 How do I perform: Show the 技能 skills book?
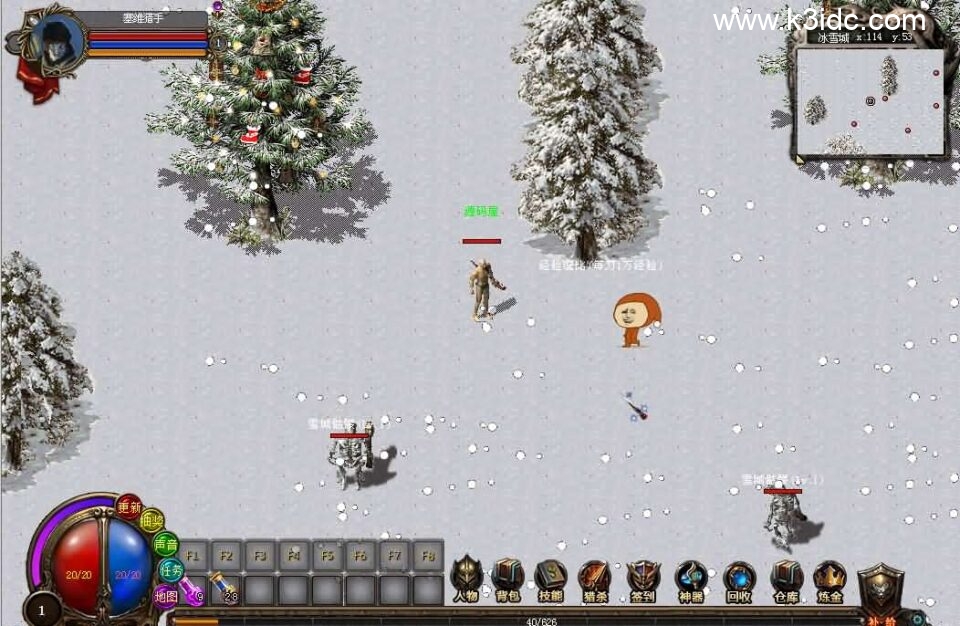(551, 577)
